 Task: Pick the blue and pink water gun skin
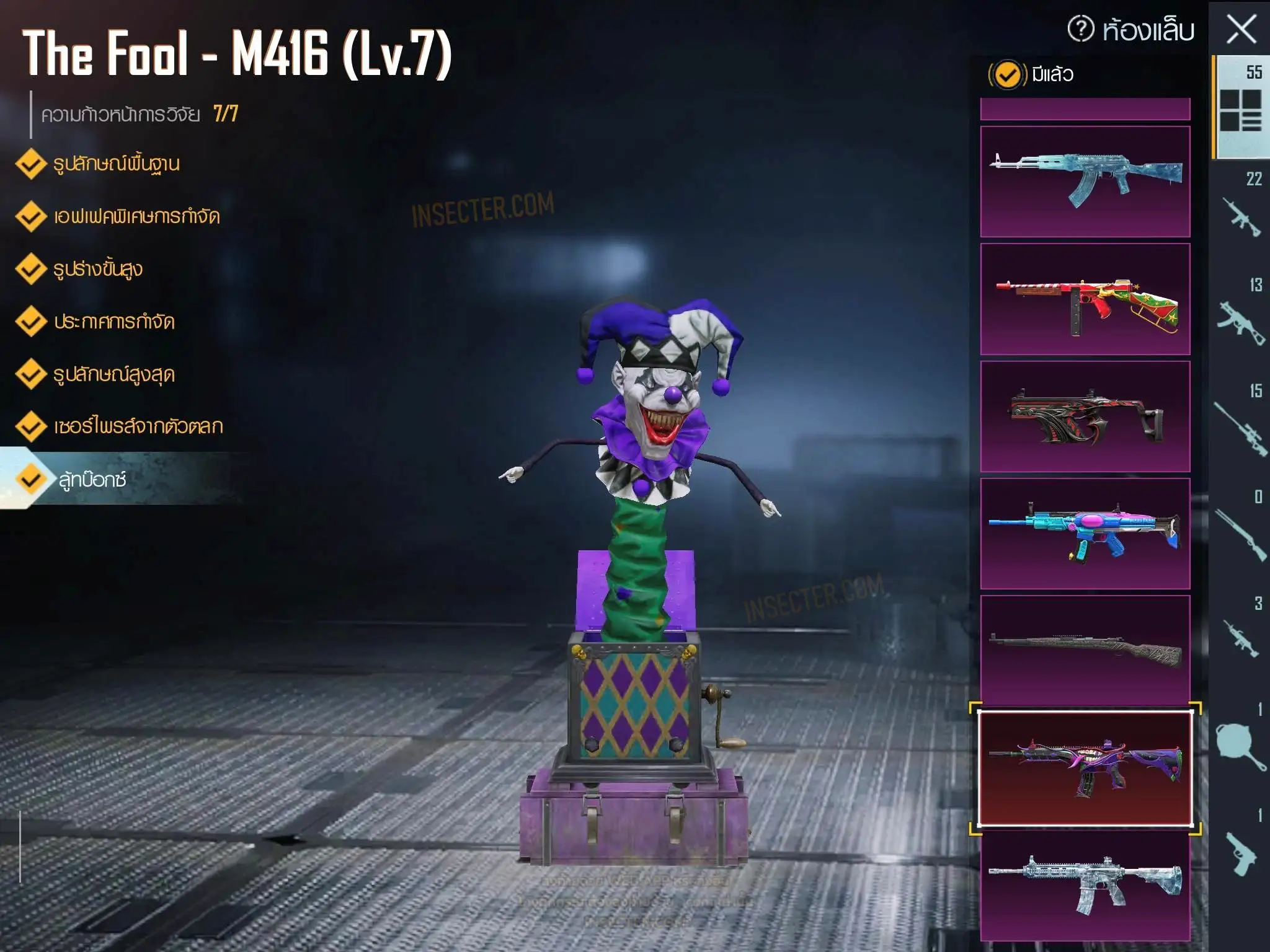click(x=1085, y=533)
